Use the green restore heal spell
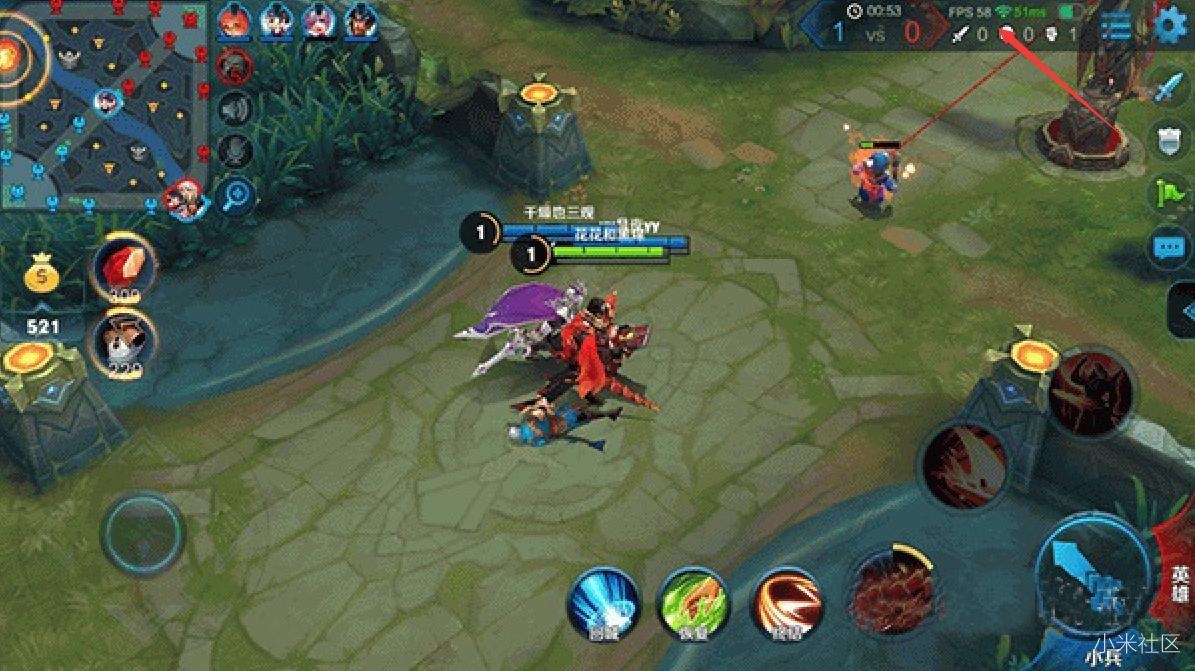The image size is (1195, 671). point(692,602)
